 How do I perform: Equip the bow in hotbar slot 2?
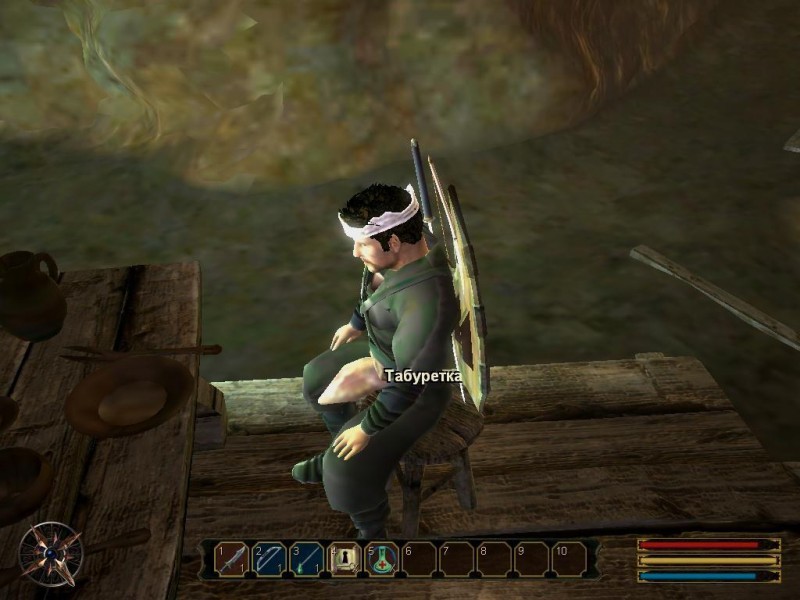pos(269,559)
